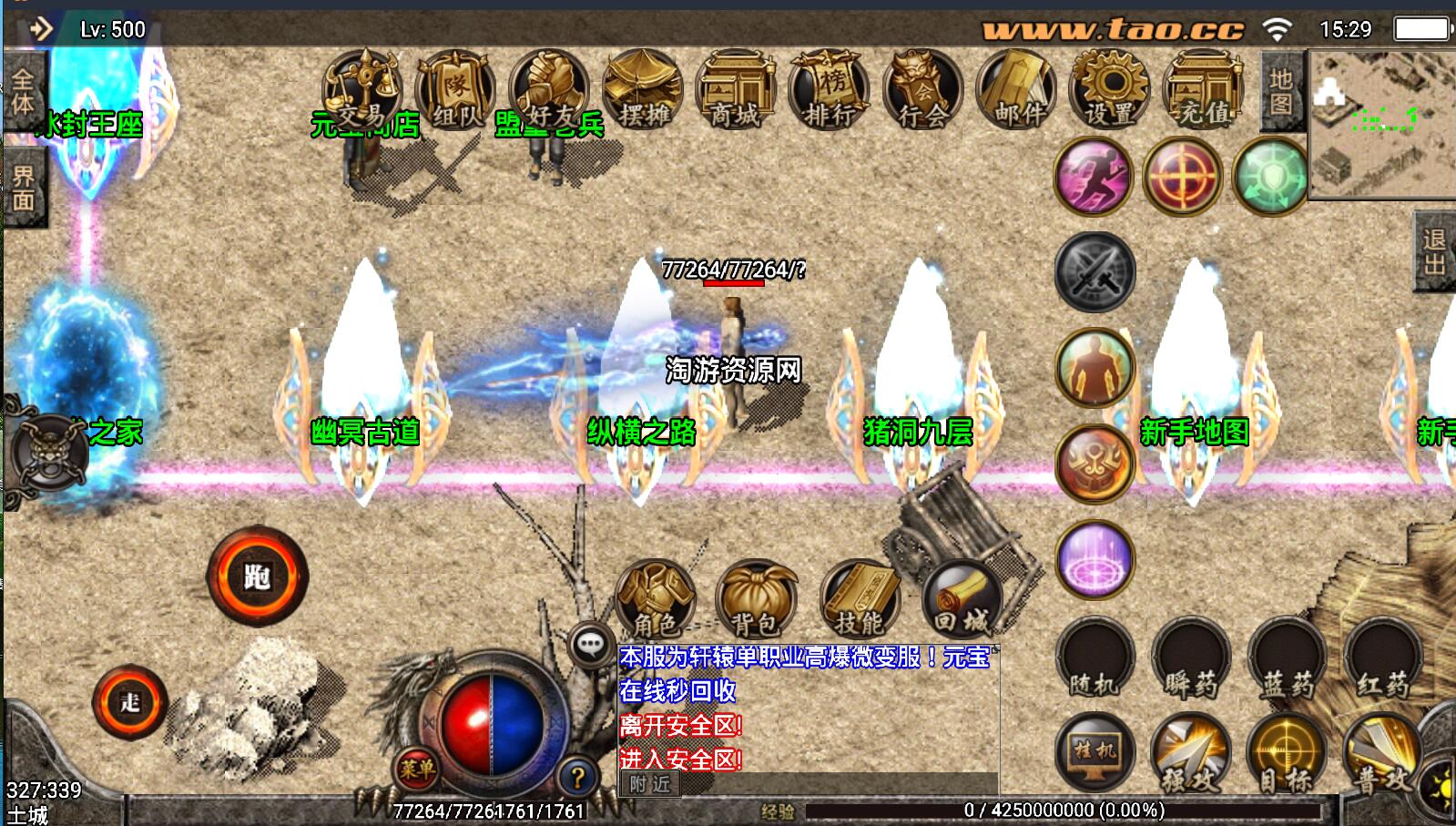Open the 背包 bag inventory
The width and height of the screenshot is (1456, 826).
[756, 599]
